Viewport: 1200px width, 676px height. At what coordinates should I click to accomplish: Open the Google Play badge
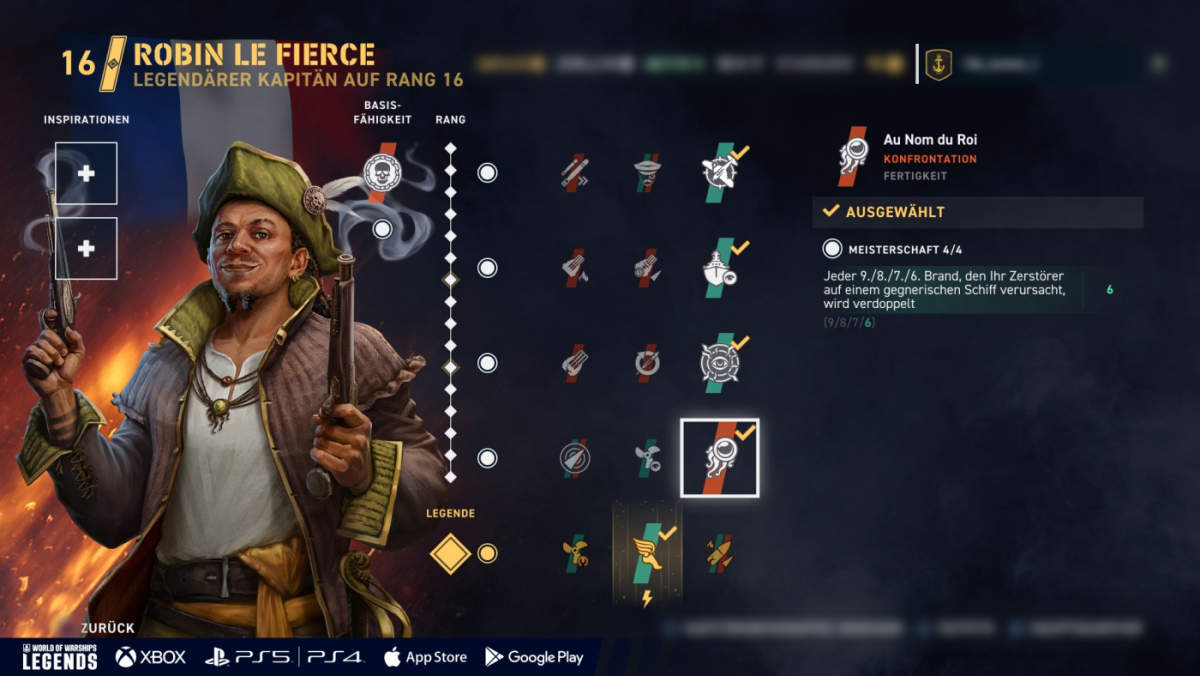coord(534,657)
